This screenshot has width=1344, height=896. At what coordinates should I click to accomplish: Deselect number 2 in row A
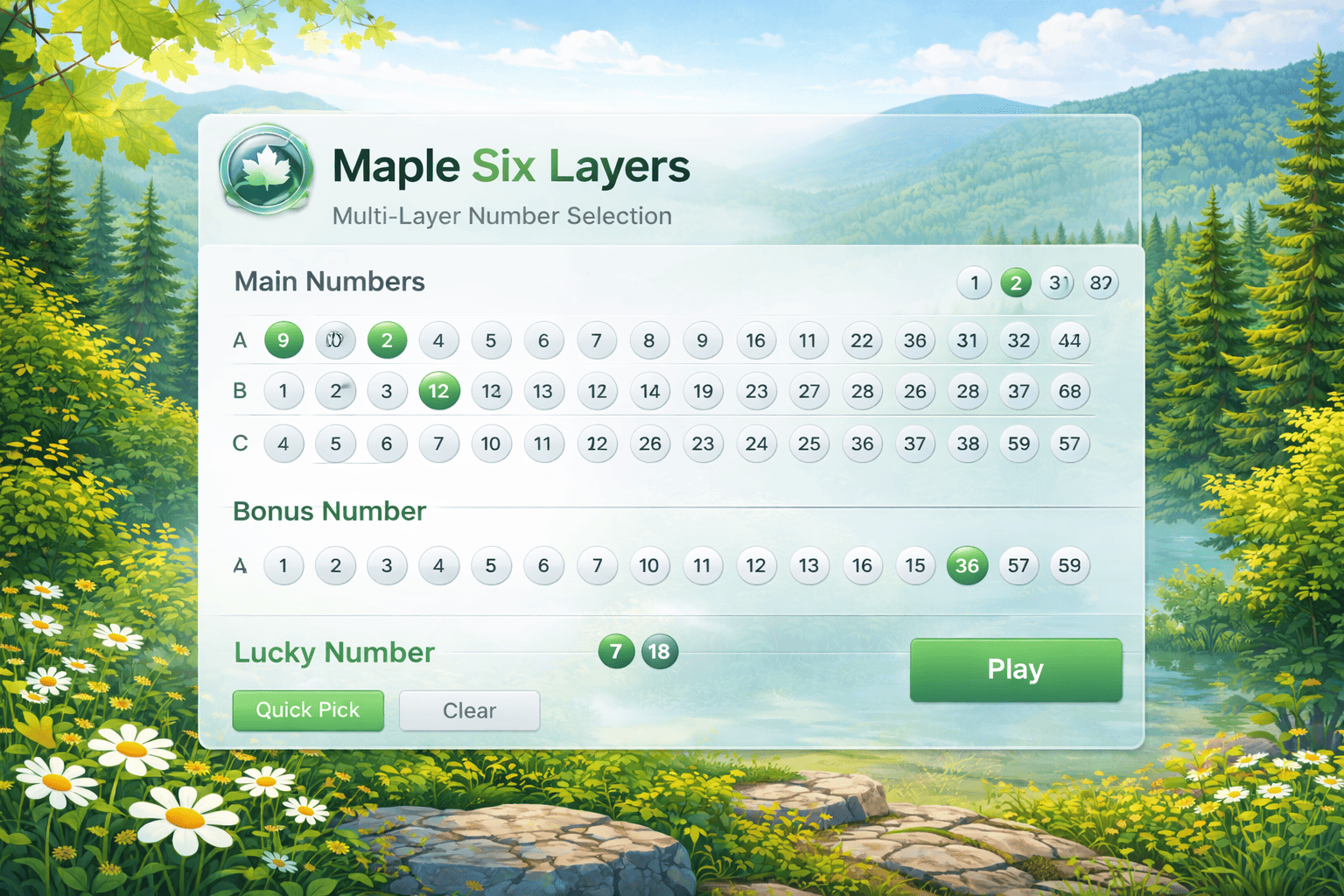(387, 340)
